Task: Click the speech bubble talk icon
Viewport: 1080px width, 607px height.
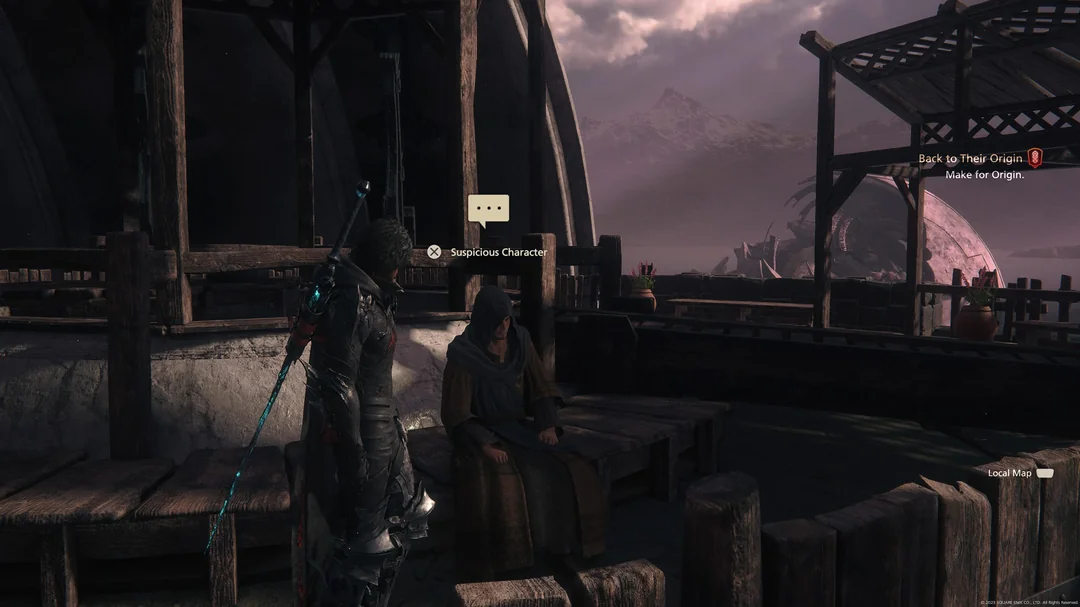Action: pos(488,209)
